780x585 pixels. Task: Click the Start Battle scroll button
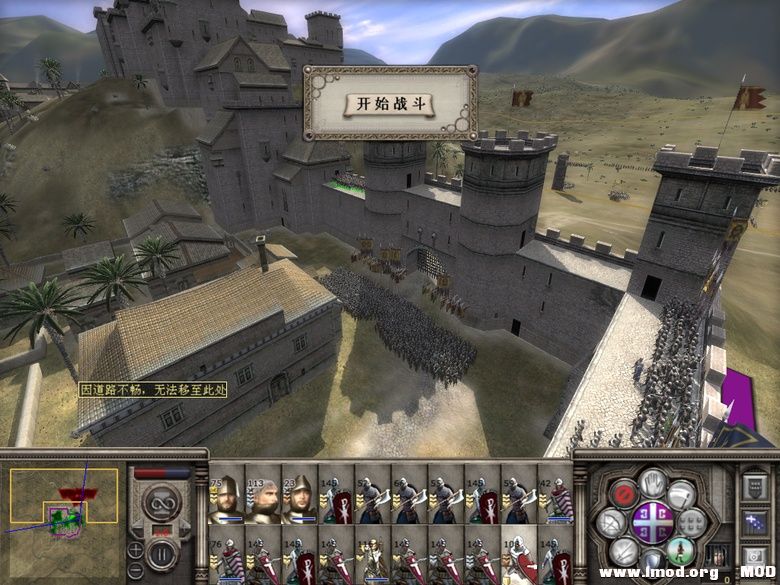[x=390, y=104]
